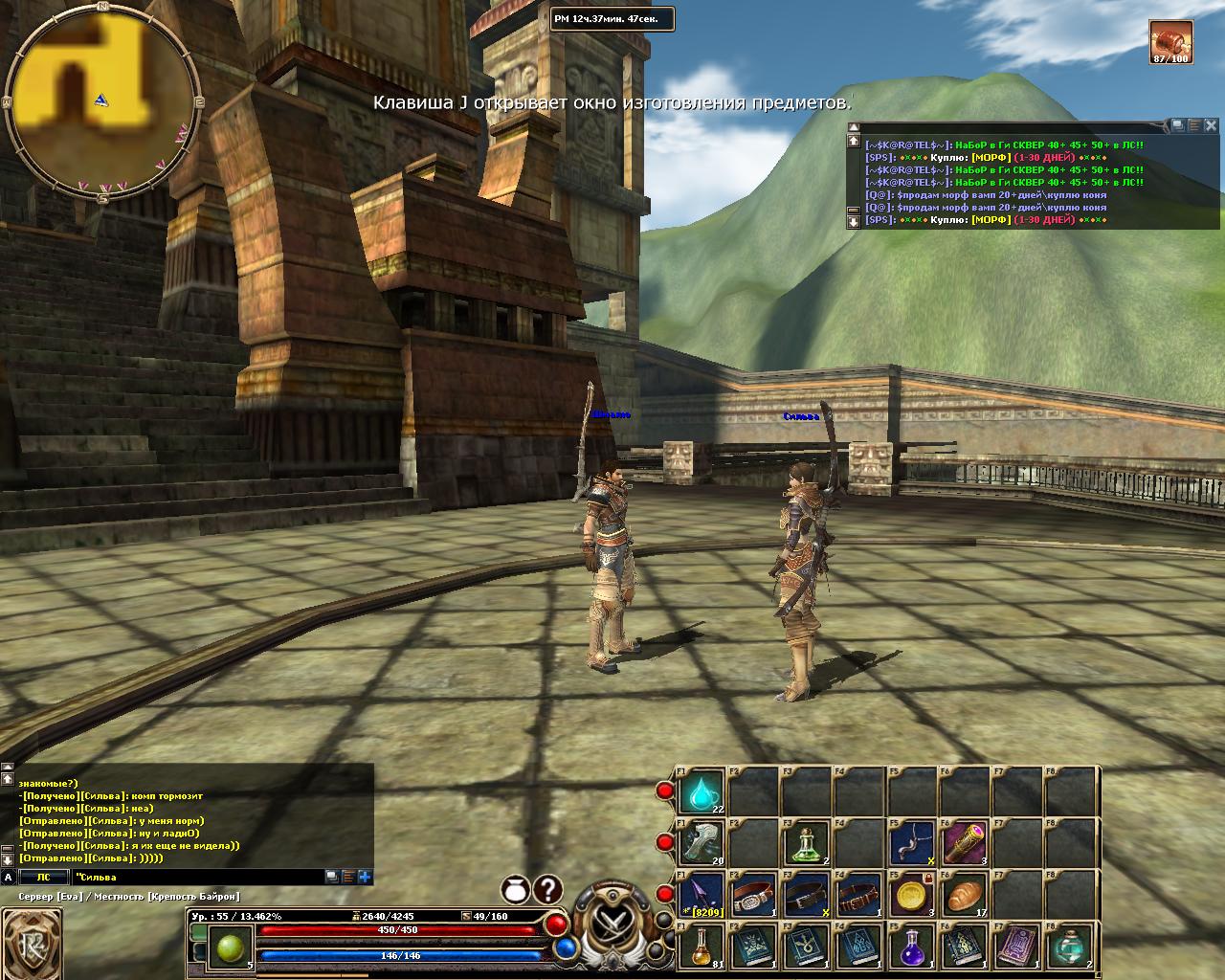Select the gold coin hotbar slot
1225x980 pixels.
pos(911,896)
